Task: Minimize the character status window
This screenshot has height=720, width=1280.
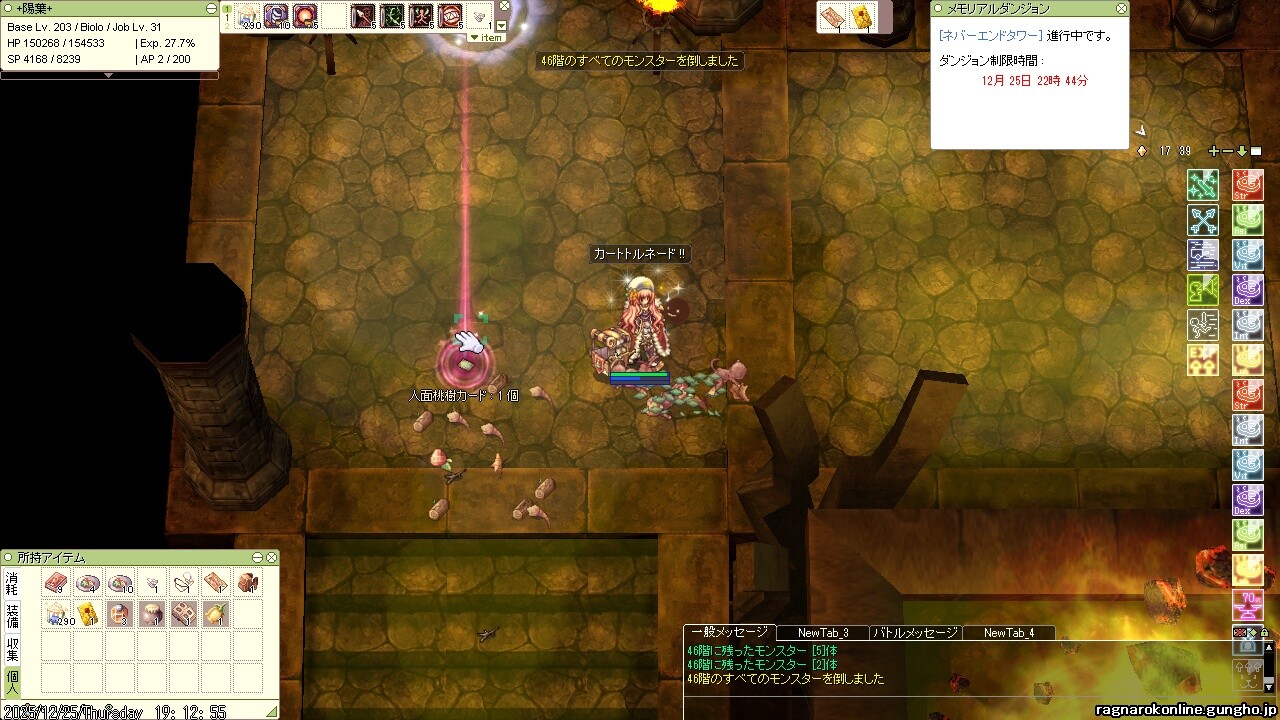Action: [x=211, y=8]
